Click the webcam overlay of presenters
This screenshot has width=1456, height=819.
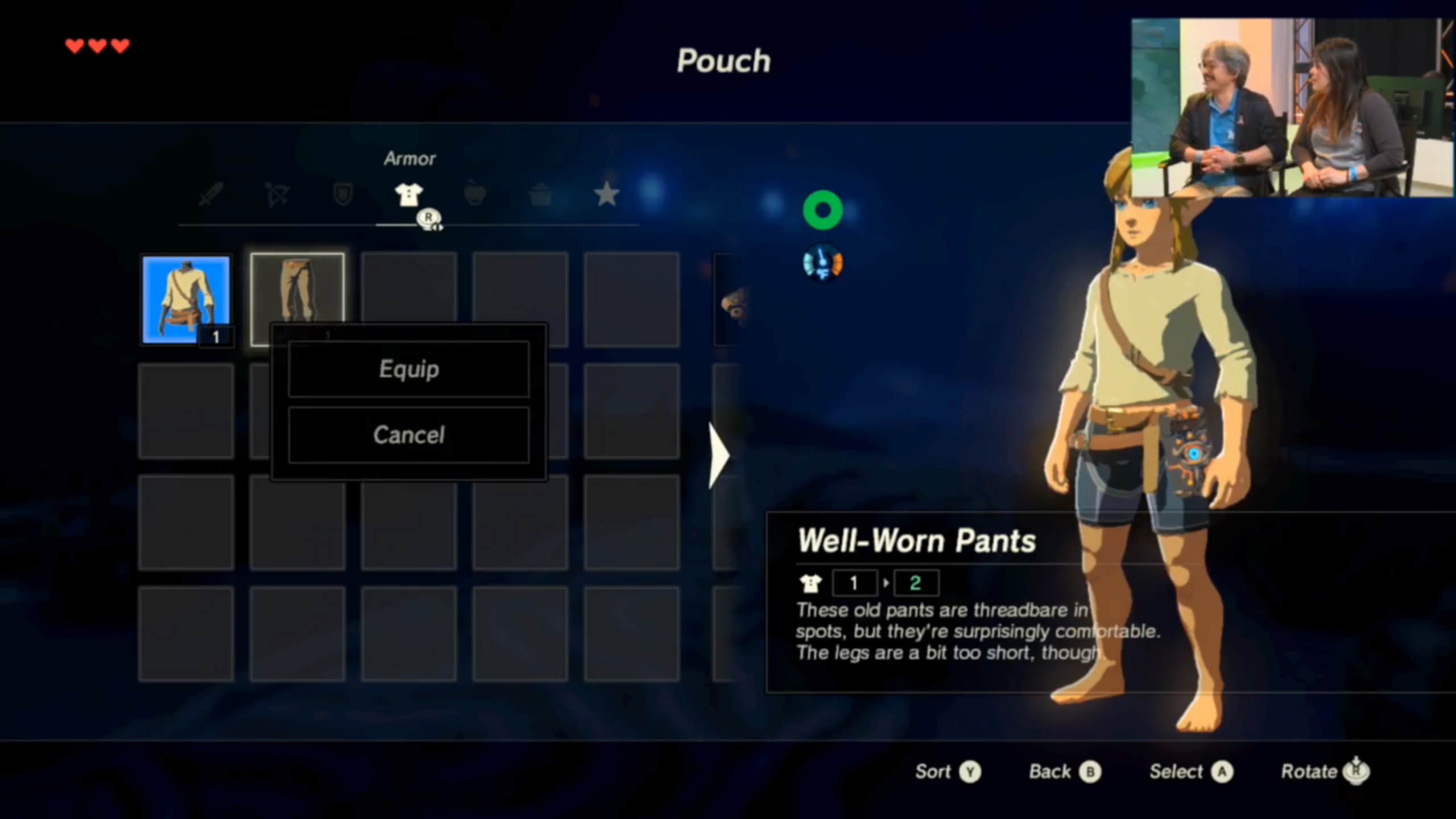coord(1292,108)
